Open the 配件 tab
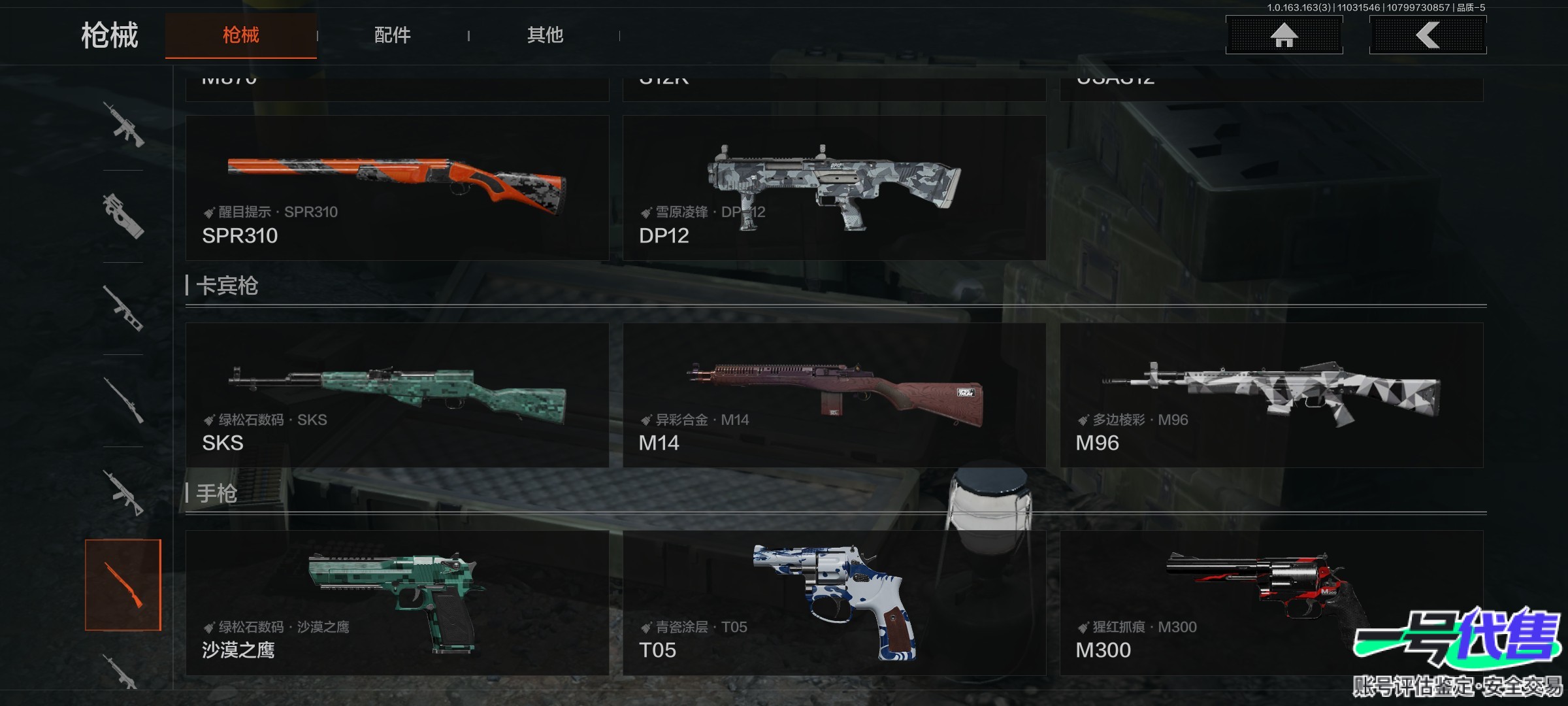This screenshot has width=1568, height=706. click(392, 35)
